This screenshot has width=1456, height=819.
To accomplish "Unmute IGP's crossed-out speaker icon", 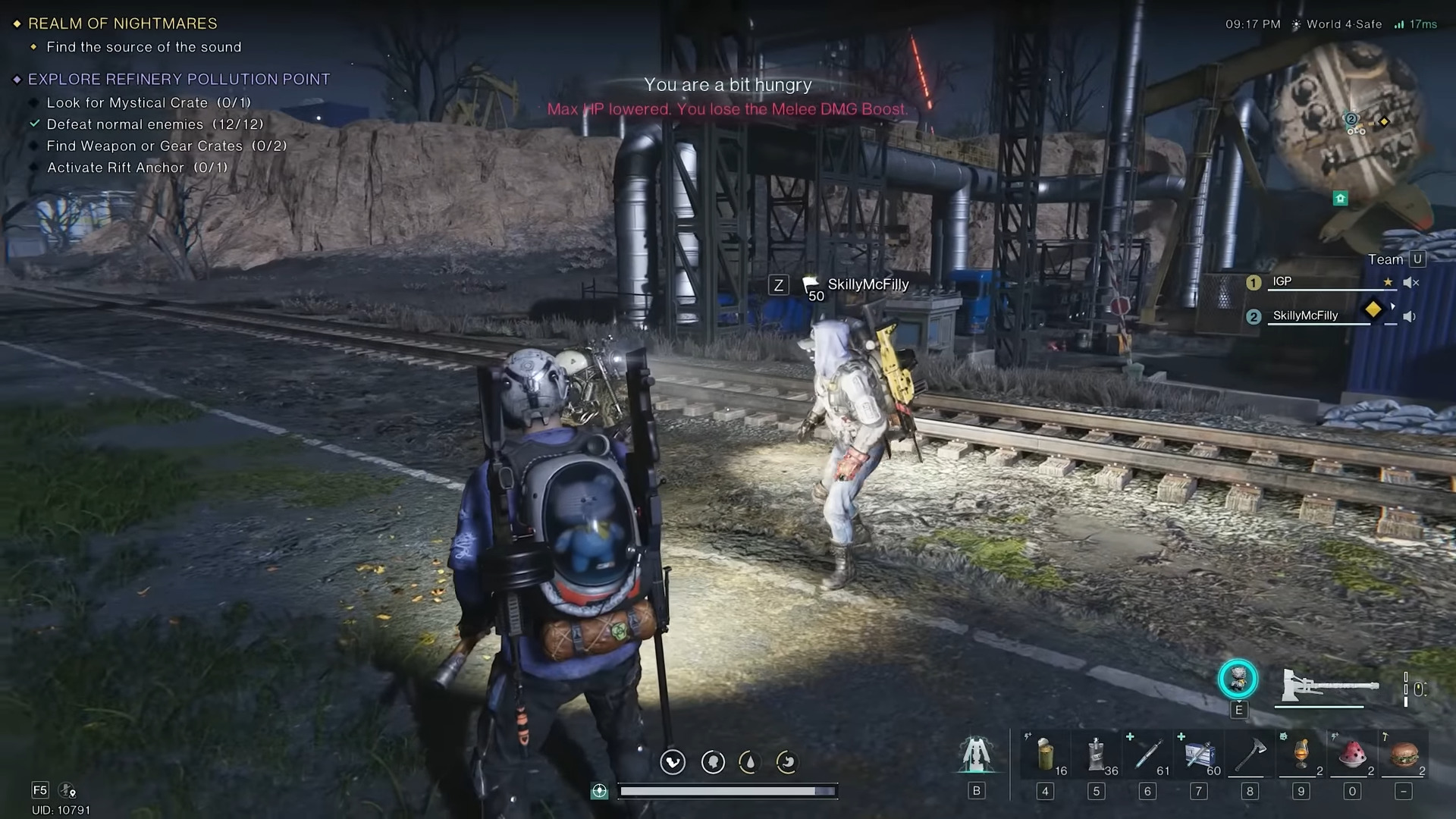I will point(1410,283).
